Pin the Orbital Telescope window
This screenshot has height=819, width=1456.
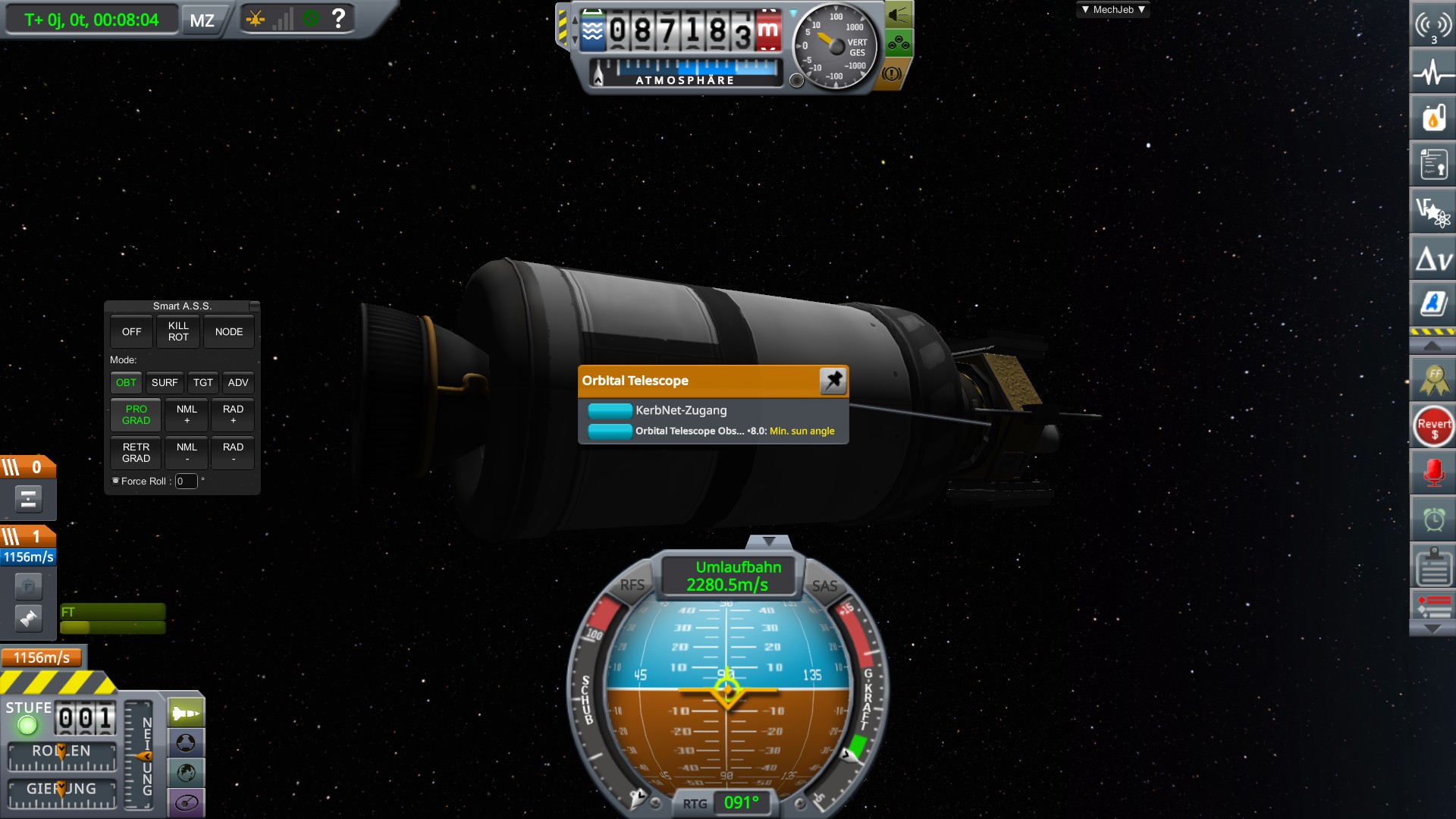pos(833,380)
